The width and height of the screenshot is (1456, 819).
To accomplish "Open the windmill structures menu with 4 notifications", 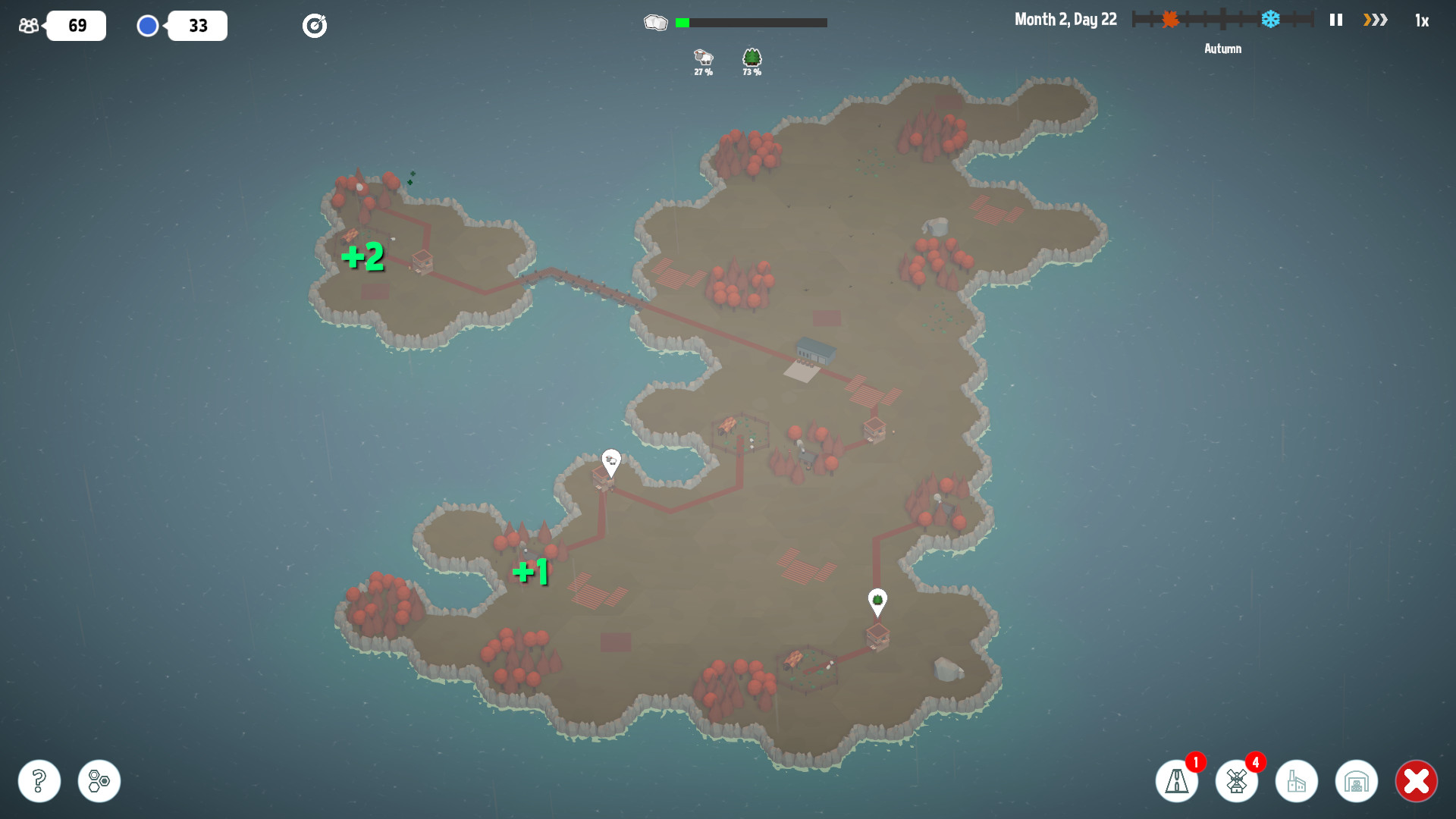I will coord(1237,780).
